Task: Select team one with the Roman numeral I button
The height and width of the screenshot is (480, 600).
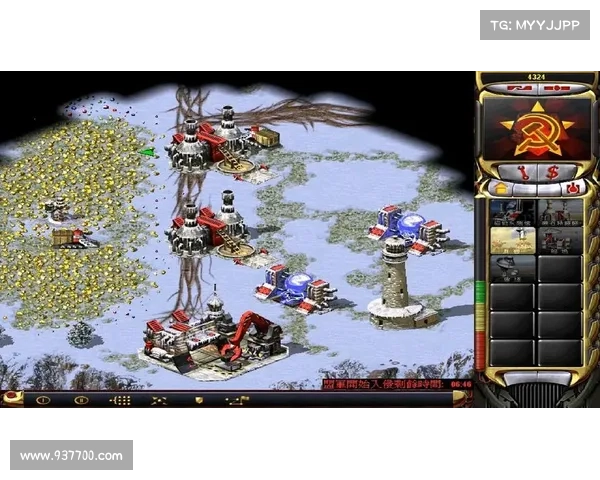Action: tap(43, 400)
